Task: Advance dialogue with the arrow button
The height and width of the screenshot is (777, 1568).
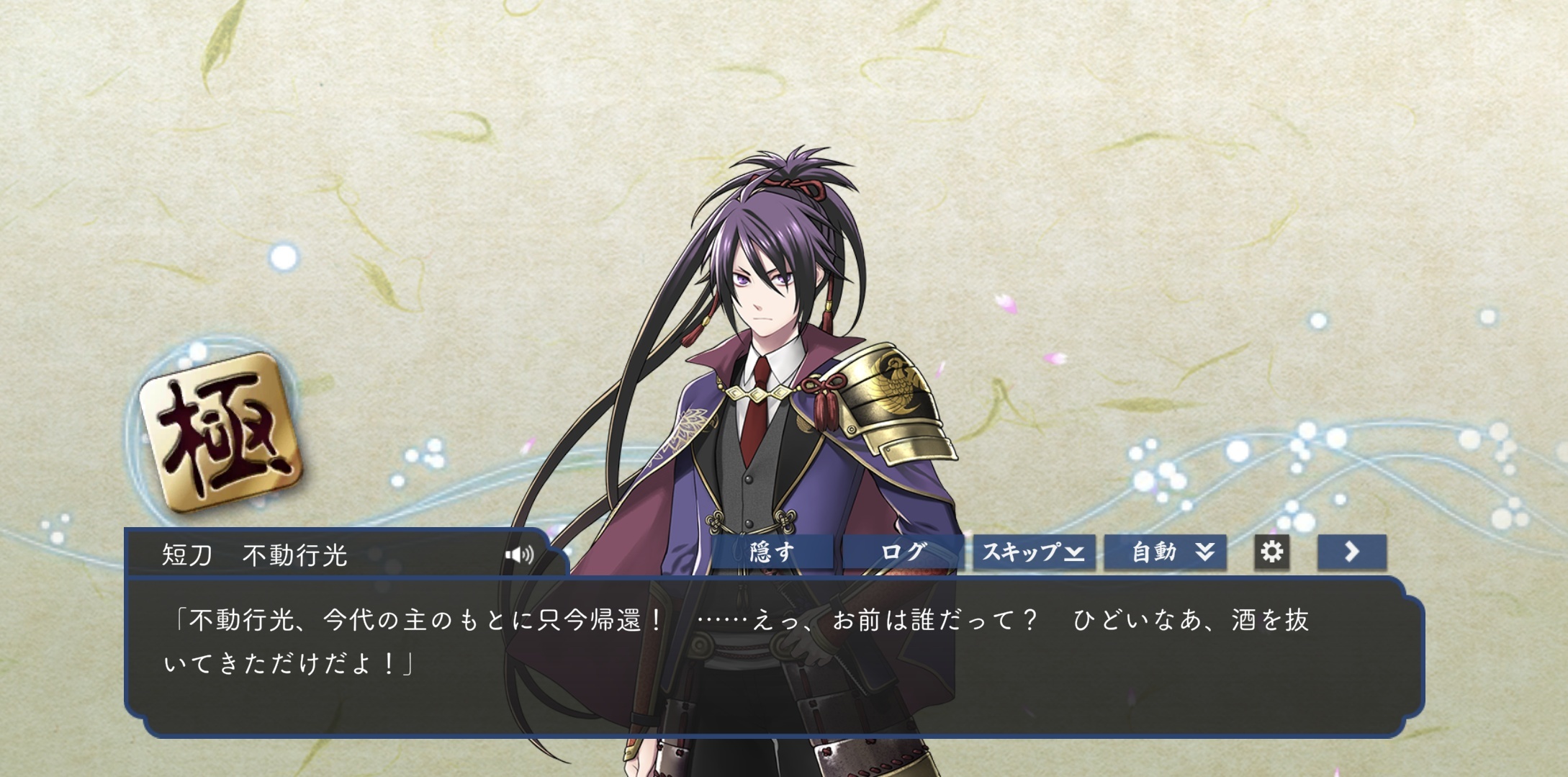Action: click(x=1351, y=552)
